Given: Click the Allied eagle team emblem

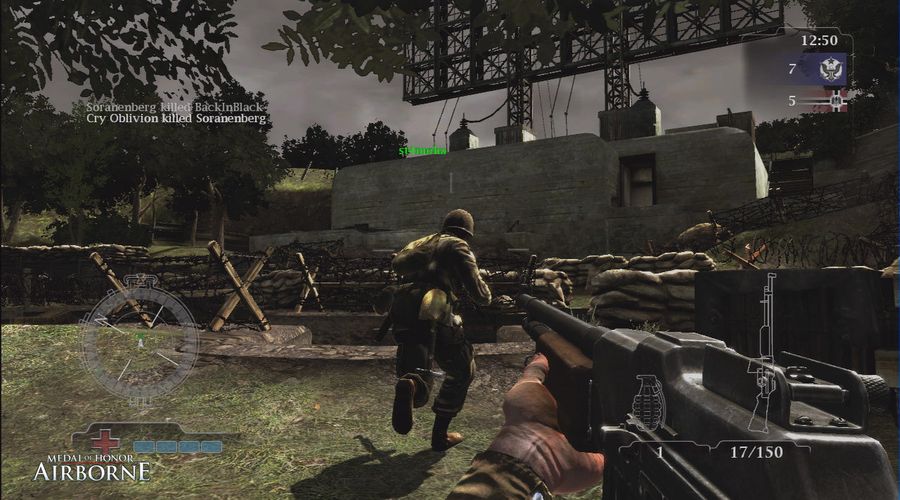Looking at the screenshot, I should pyautogui.click(x=827, y=70).
